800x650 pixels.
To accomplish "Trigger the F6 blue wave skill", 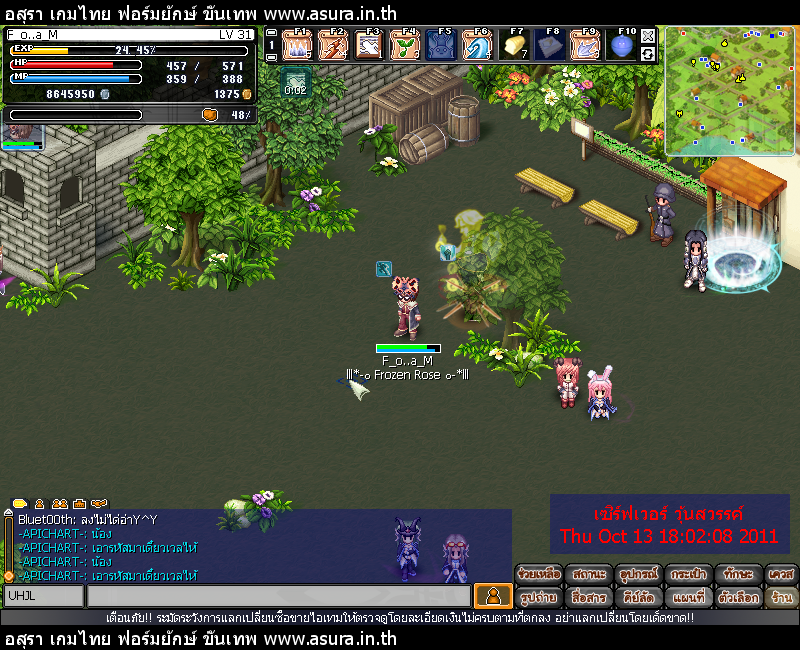I will point(476,46).
